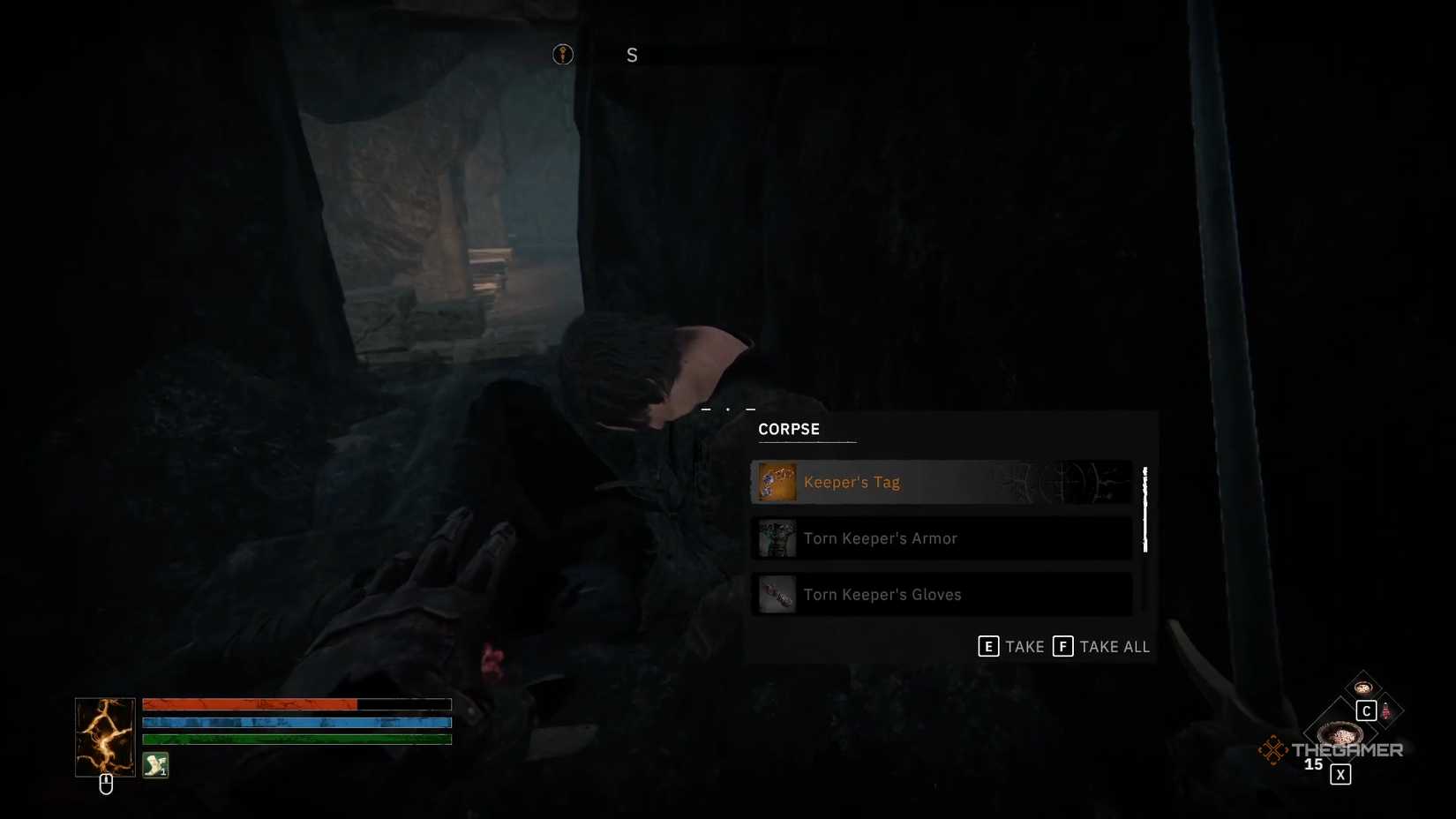Expand the CORPSE loot panel header
Screen dimensions: 1456x819
pos(788,429)
